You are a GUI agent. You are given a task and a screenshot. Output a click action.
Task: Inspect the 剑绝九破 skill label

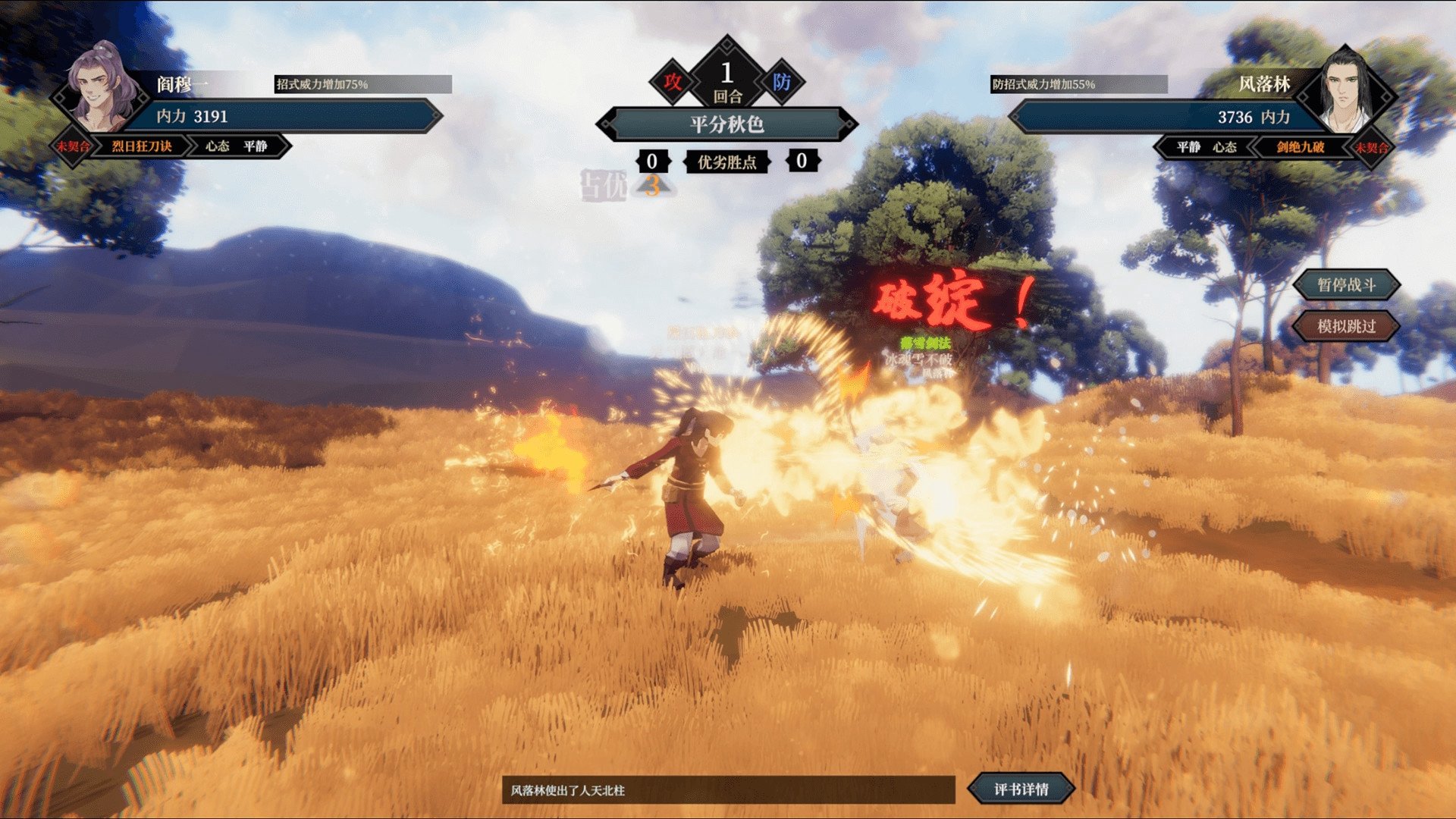(x=1300, y=147)
